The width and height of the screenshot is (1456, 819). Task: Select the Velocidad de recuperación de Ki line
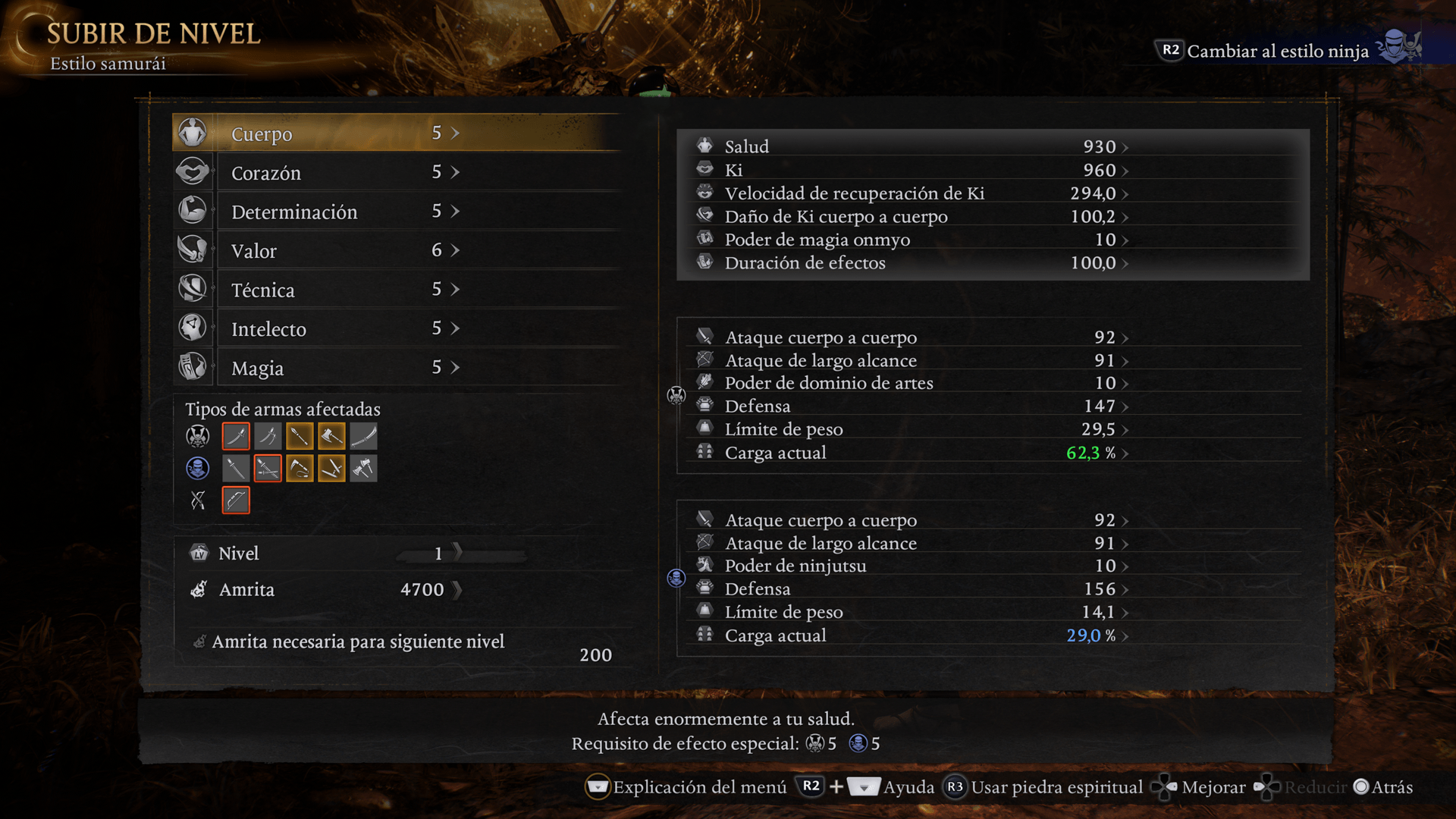point(910,193)
